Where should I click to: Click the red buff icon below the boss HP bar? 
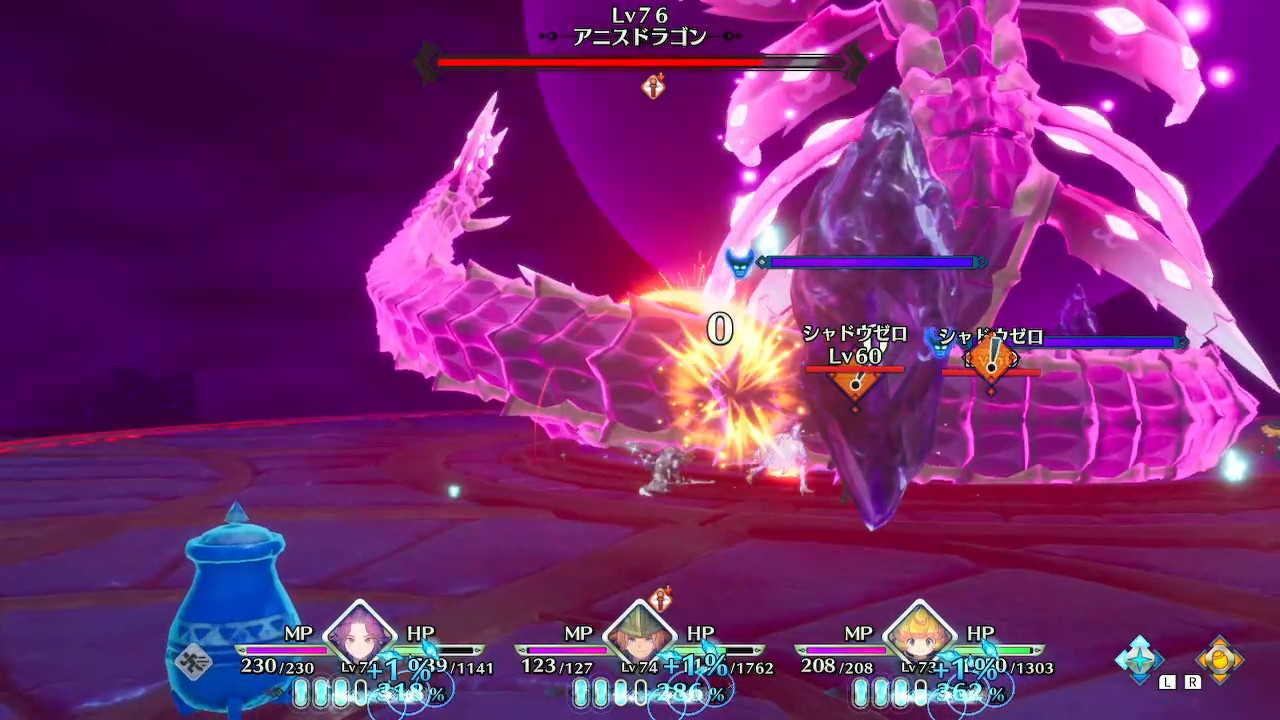pos(652,87)
